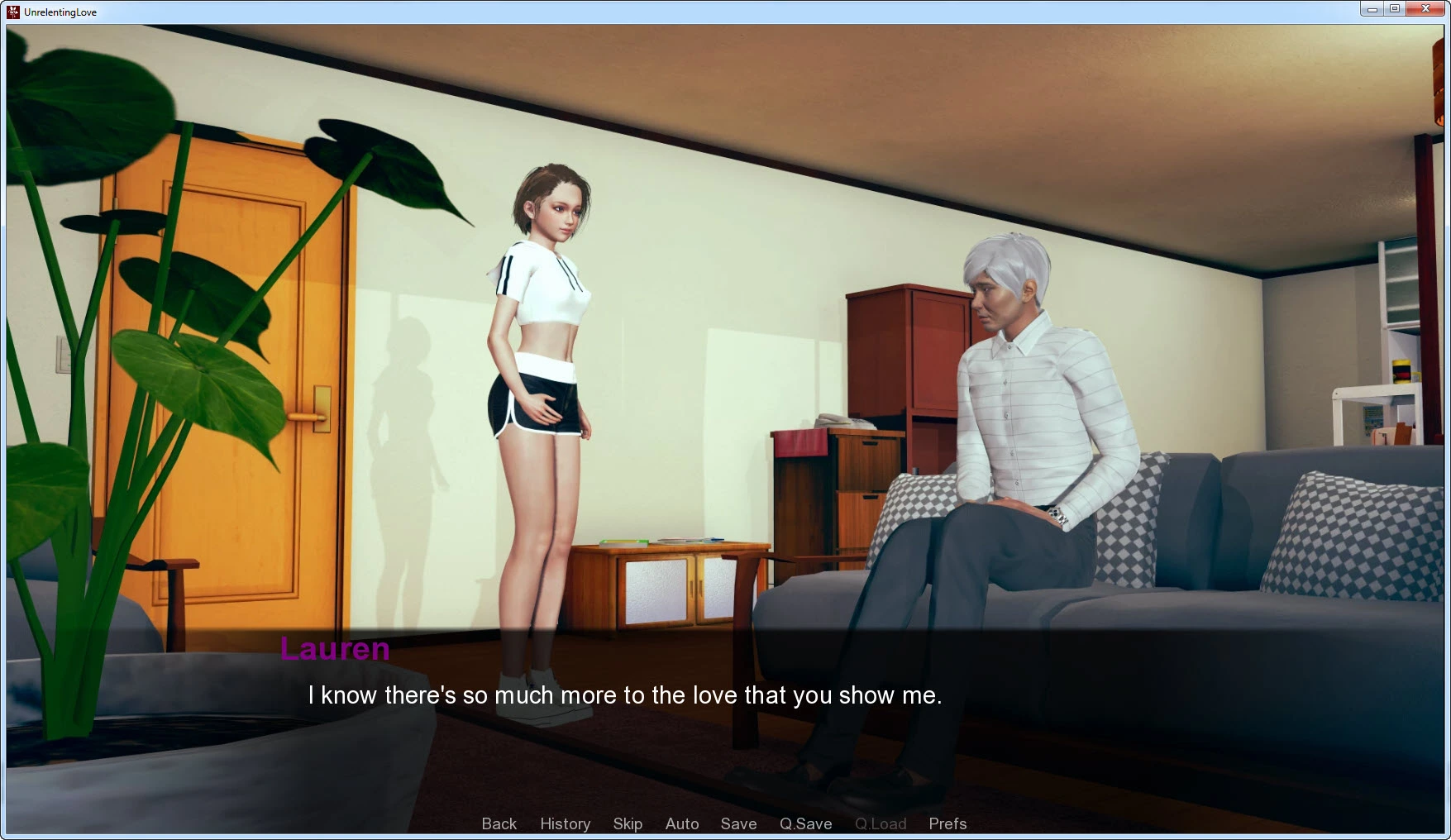Minimize the UnrelentingLove window
Image resolution: width=1451 pixels, height=840 pixels.
(1372, 9)
